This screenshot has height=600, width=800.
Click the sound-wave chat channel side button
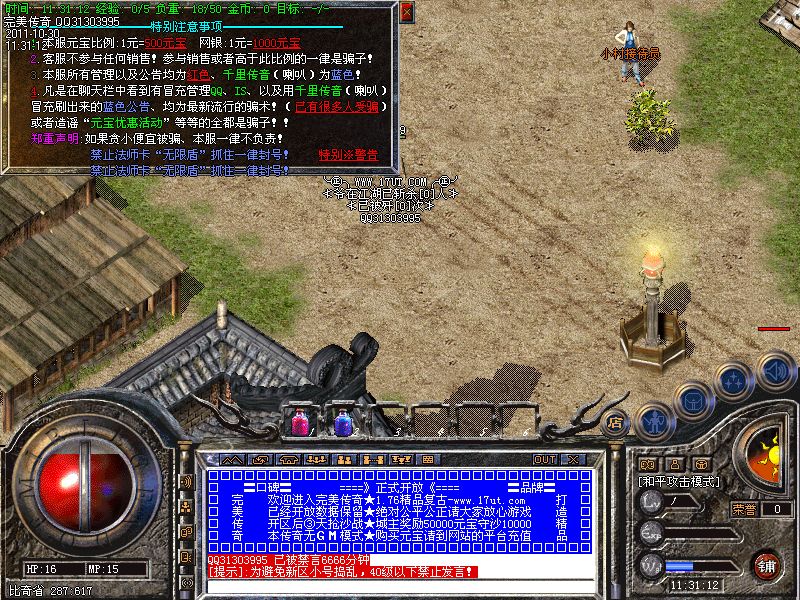(x=186, y=482)
